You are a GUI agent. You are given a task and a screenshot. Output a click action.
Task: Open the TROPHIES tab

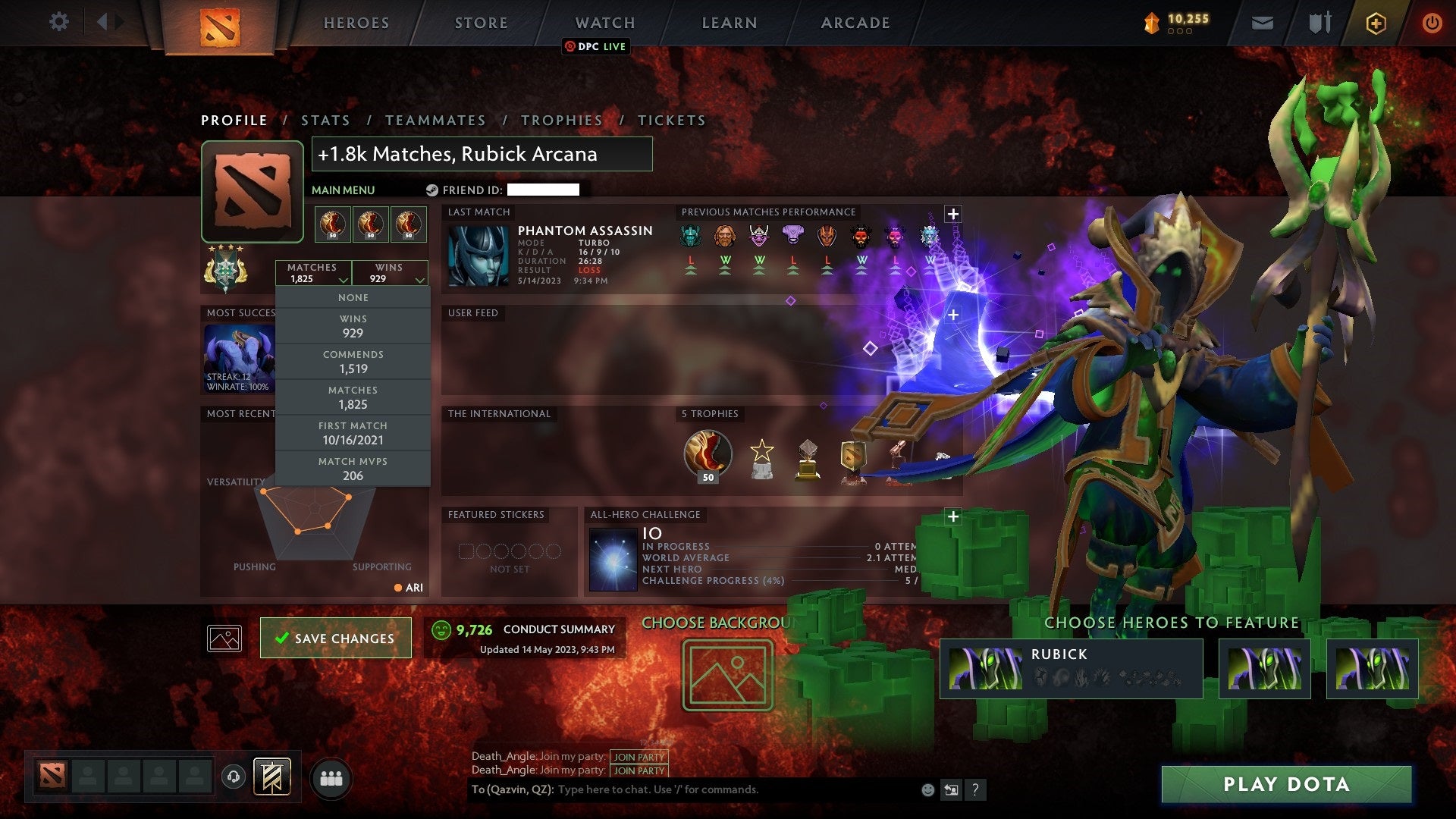pos(561,120)
